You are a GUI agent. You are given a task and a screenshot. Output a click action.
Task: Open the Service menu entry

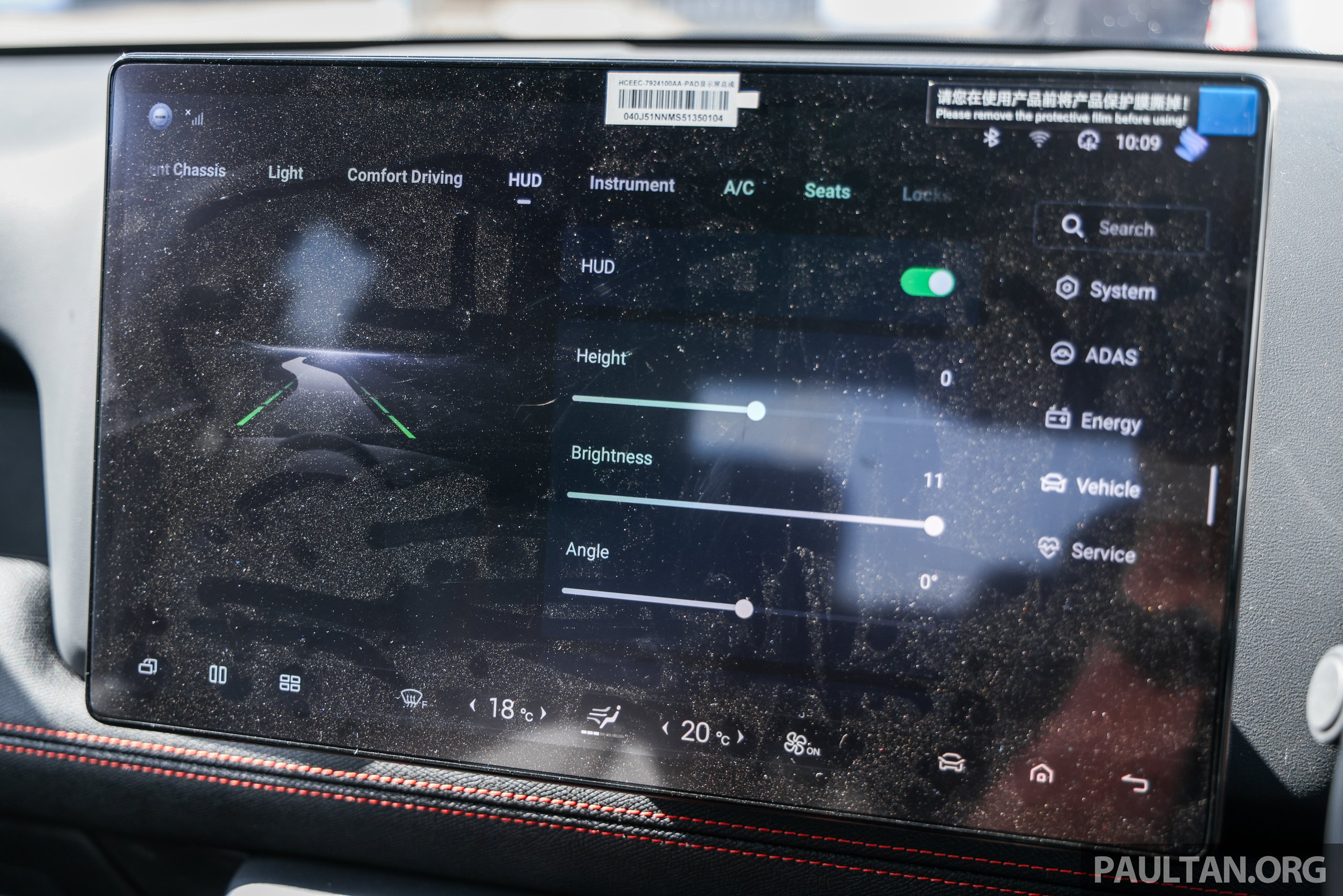1086,552
